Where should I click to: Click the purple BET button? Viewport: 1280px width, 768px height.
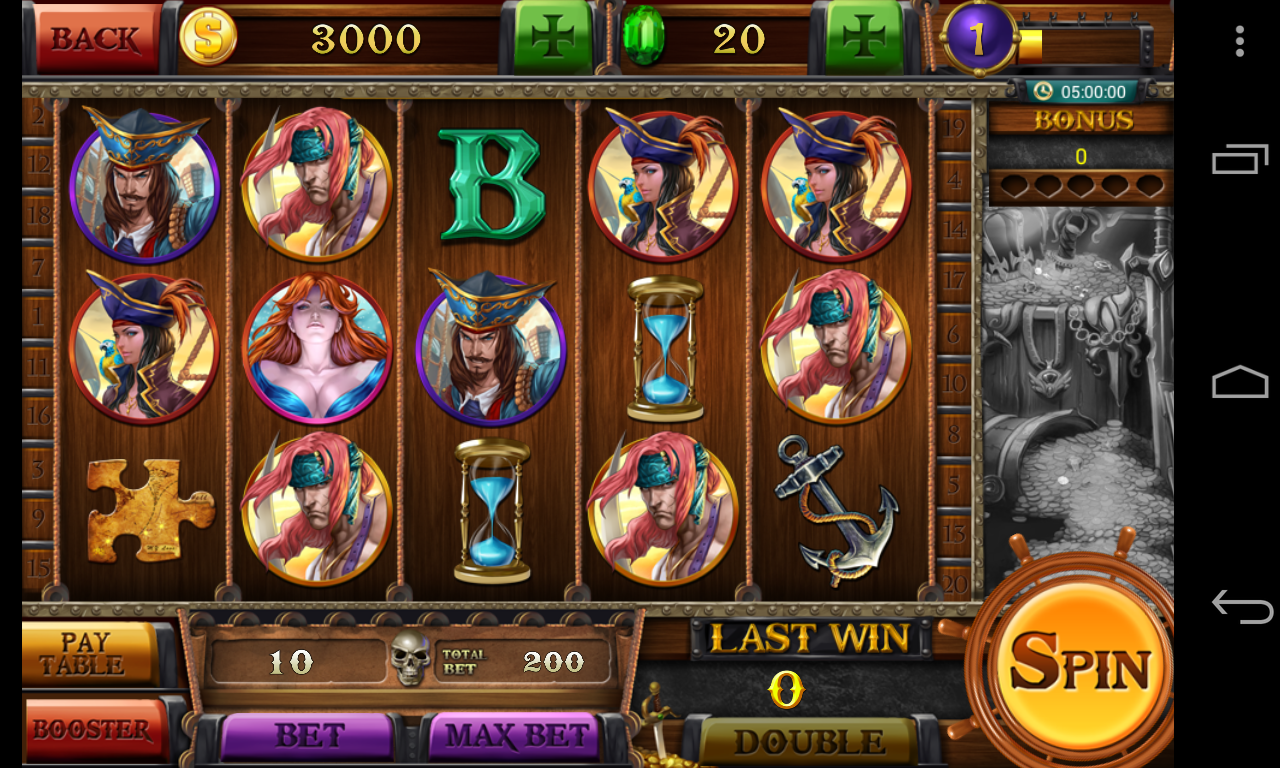point(308,737)
